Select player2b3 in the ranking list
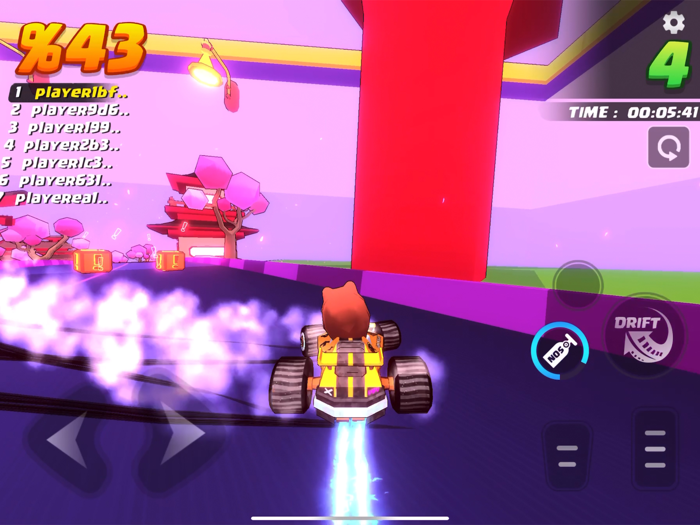The width and height of the screenshot is (700, 525). pos(60,146)
